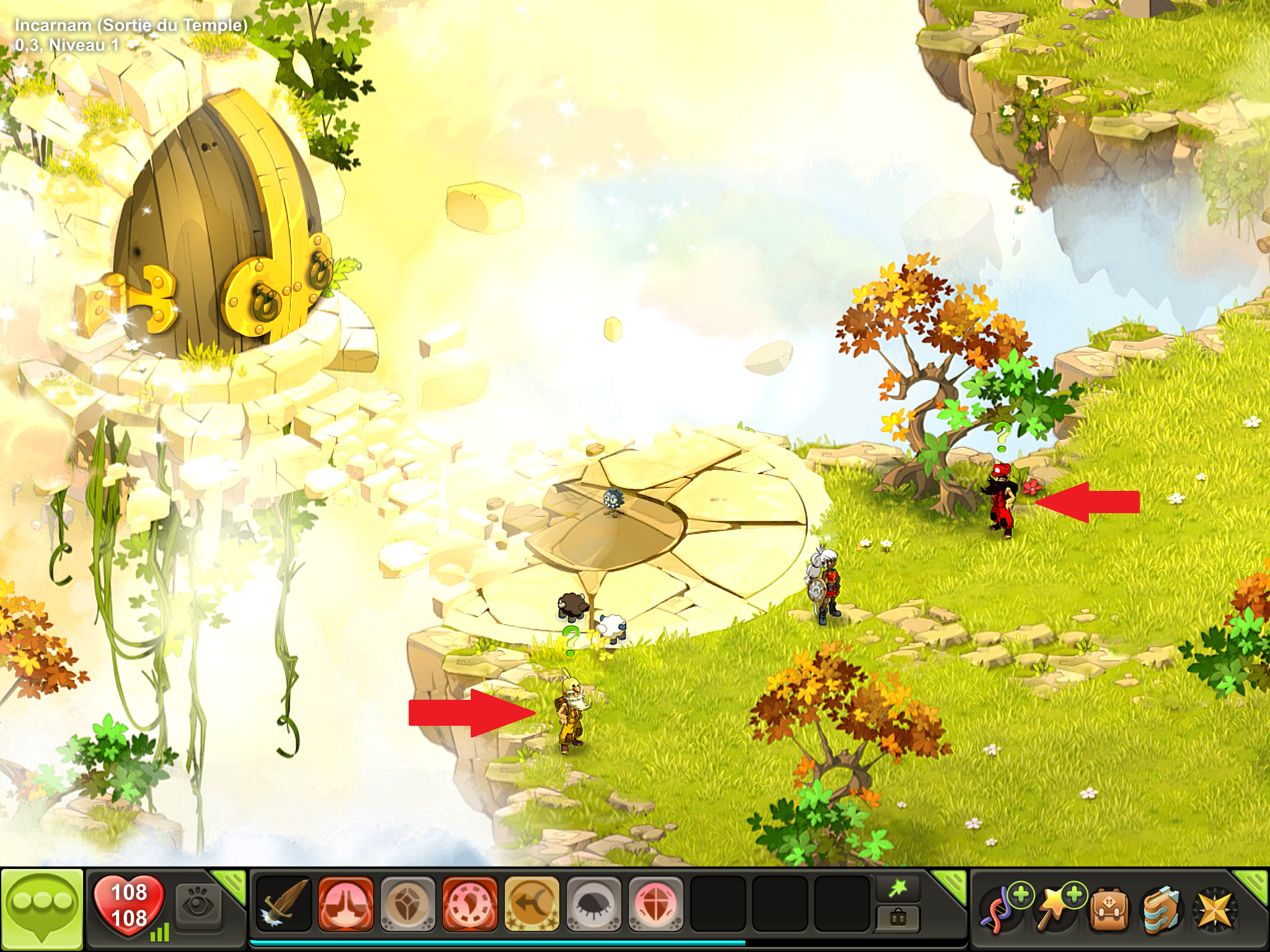
Task: Open the characteristics DNA helix menu
Action: 1000,910
